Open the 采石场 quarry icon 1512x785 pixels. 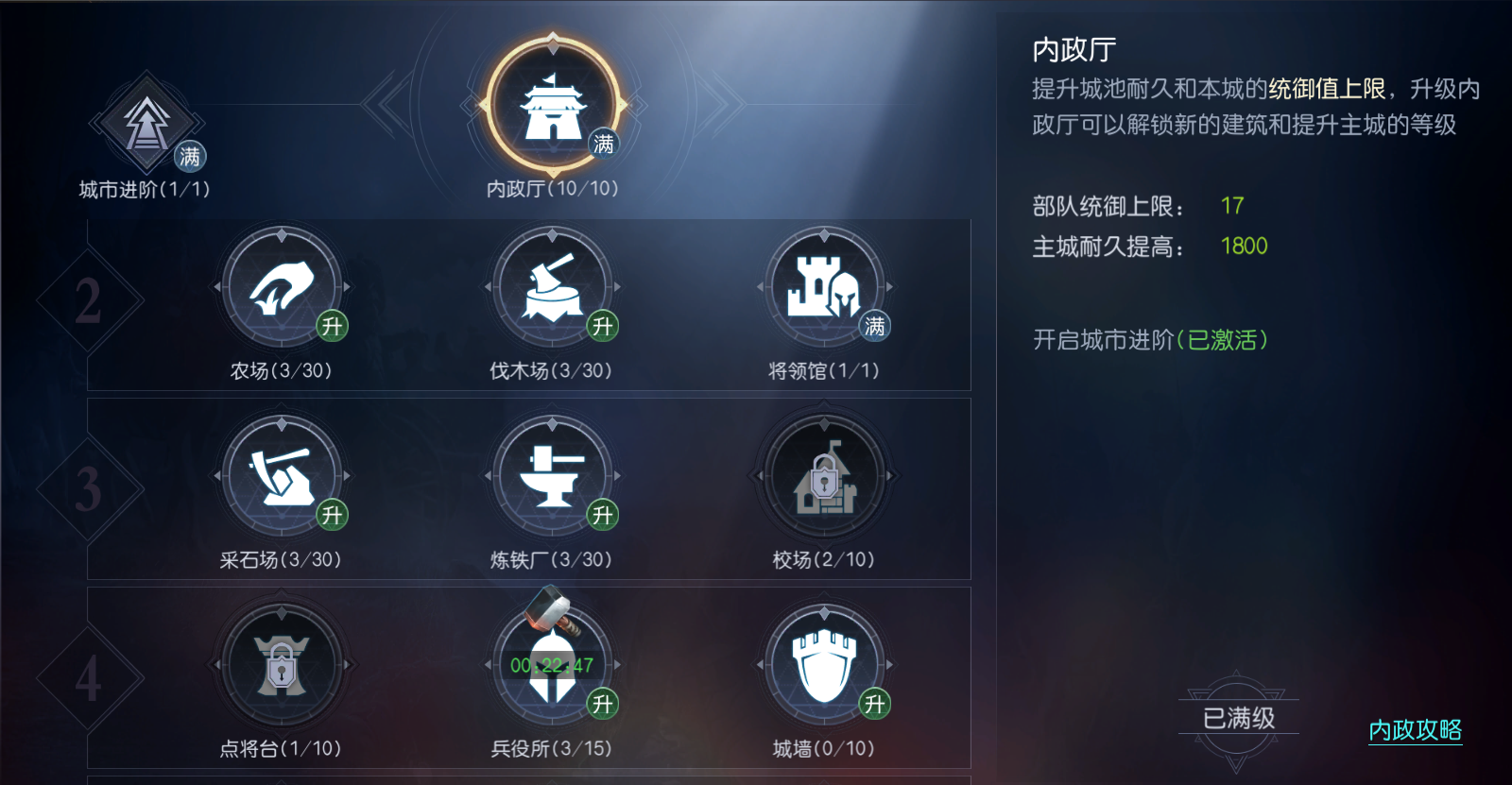coord(283,477)
